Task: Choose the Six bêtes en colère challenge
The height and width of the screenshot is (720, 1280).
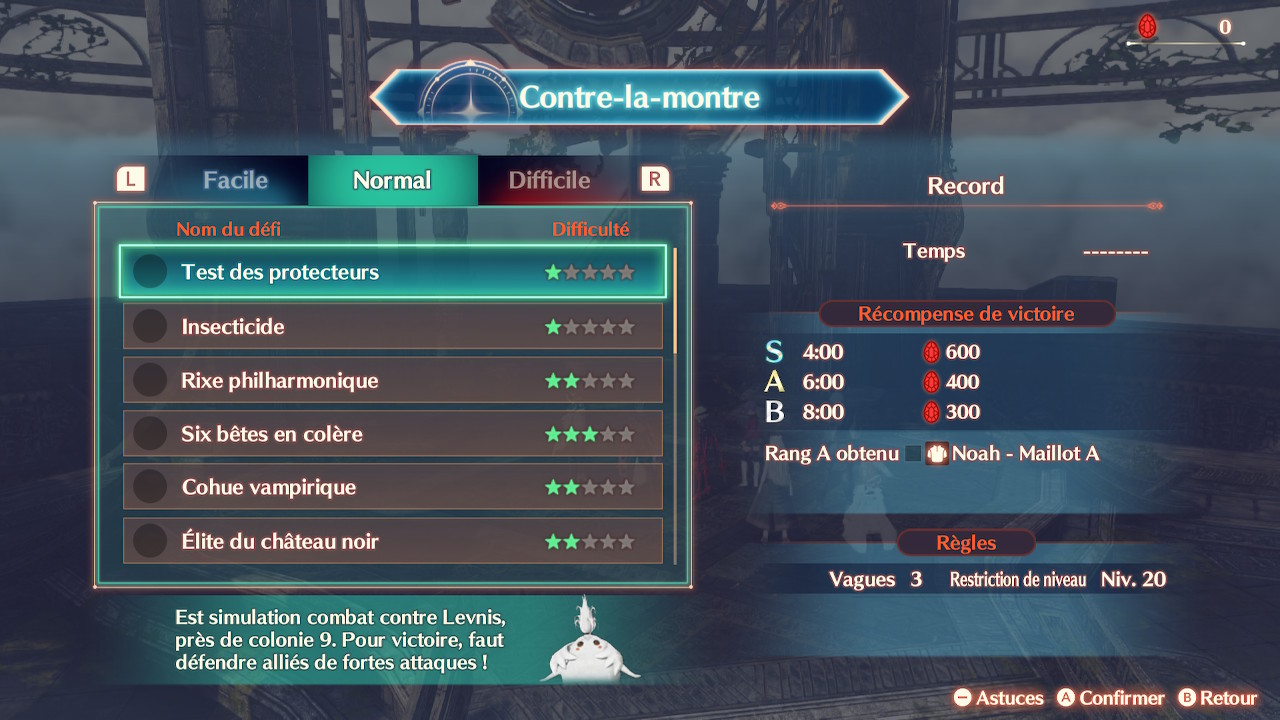Action: click(x=392, y=434)
